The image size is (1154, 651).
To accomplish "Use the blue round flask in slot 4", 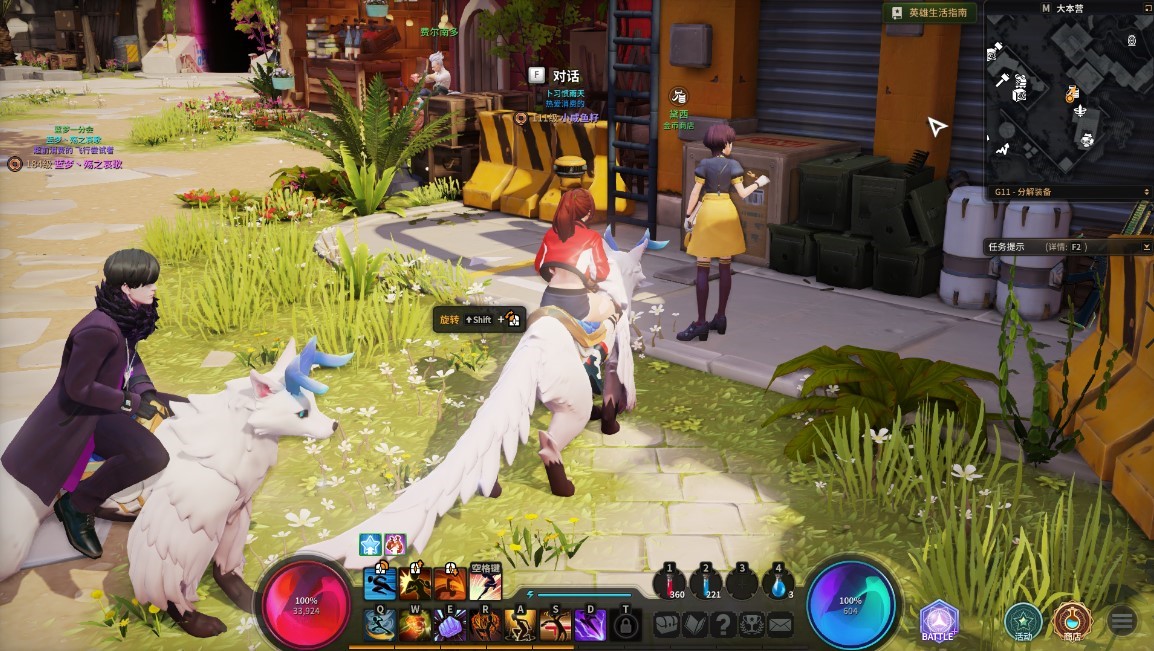I will click(778, 584).
